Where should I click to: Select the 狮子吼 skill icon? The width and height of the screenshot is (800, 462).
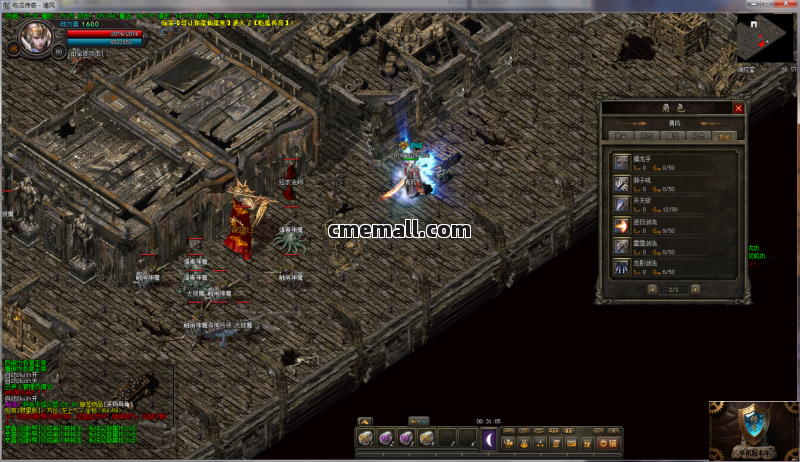pos(622,182)
